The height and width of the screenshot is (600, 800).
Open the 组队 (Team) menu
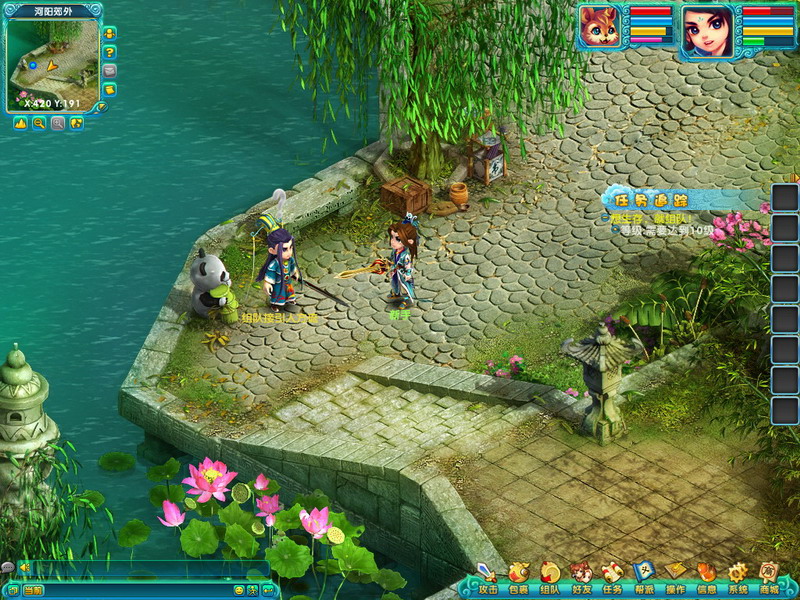tap(550, 575)
